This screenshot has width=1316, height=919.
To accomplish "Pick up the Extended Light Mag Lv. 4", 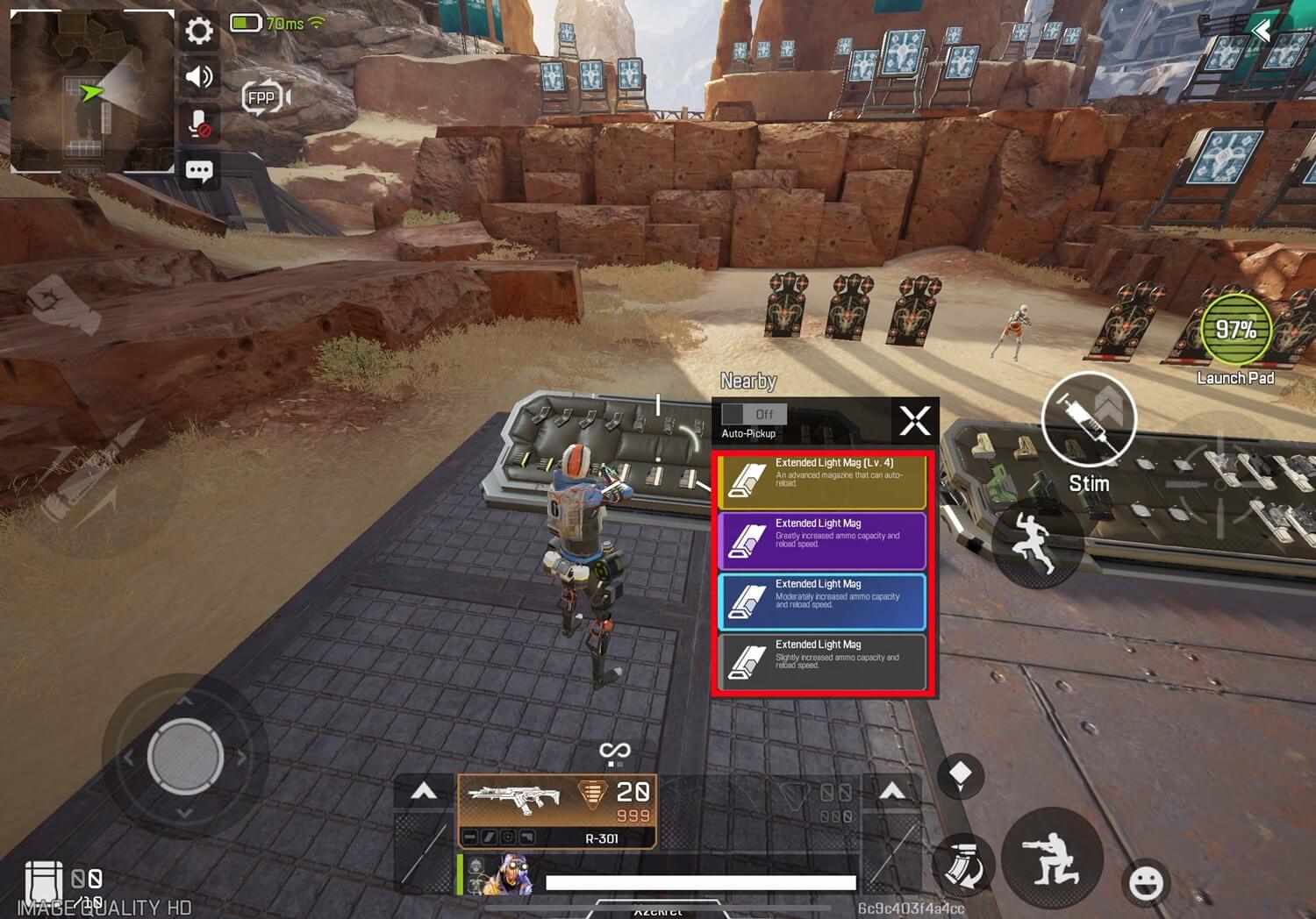I will click(x=822, y=481).
